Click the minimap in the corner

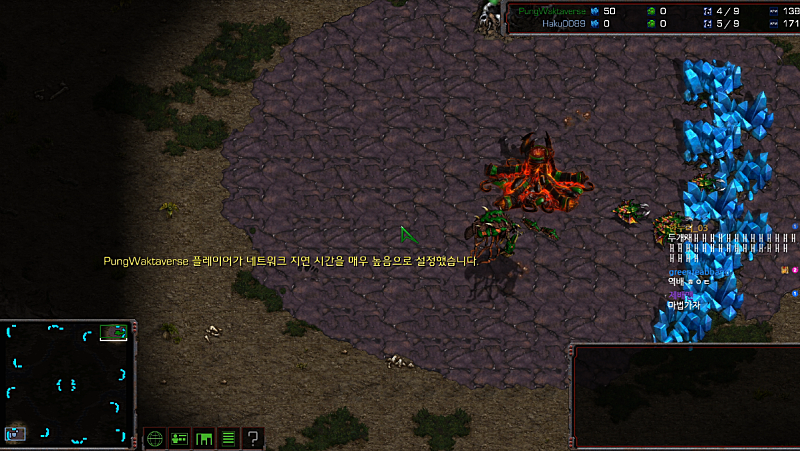68,382
